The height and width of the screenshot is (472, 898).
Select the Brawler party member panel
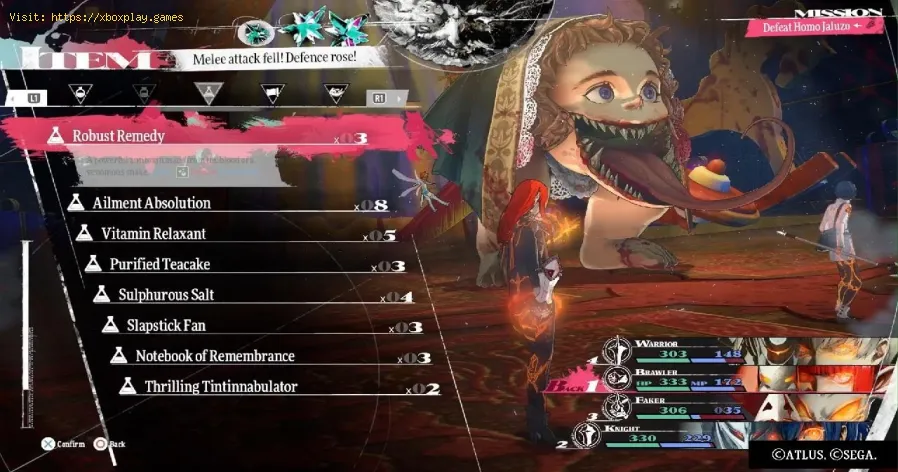click(x=690, y=380)
